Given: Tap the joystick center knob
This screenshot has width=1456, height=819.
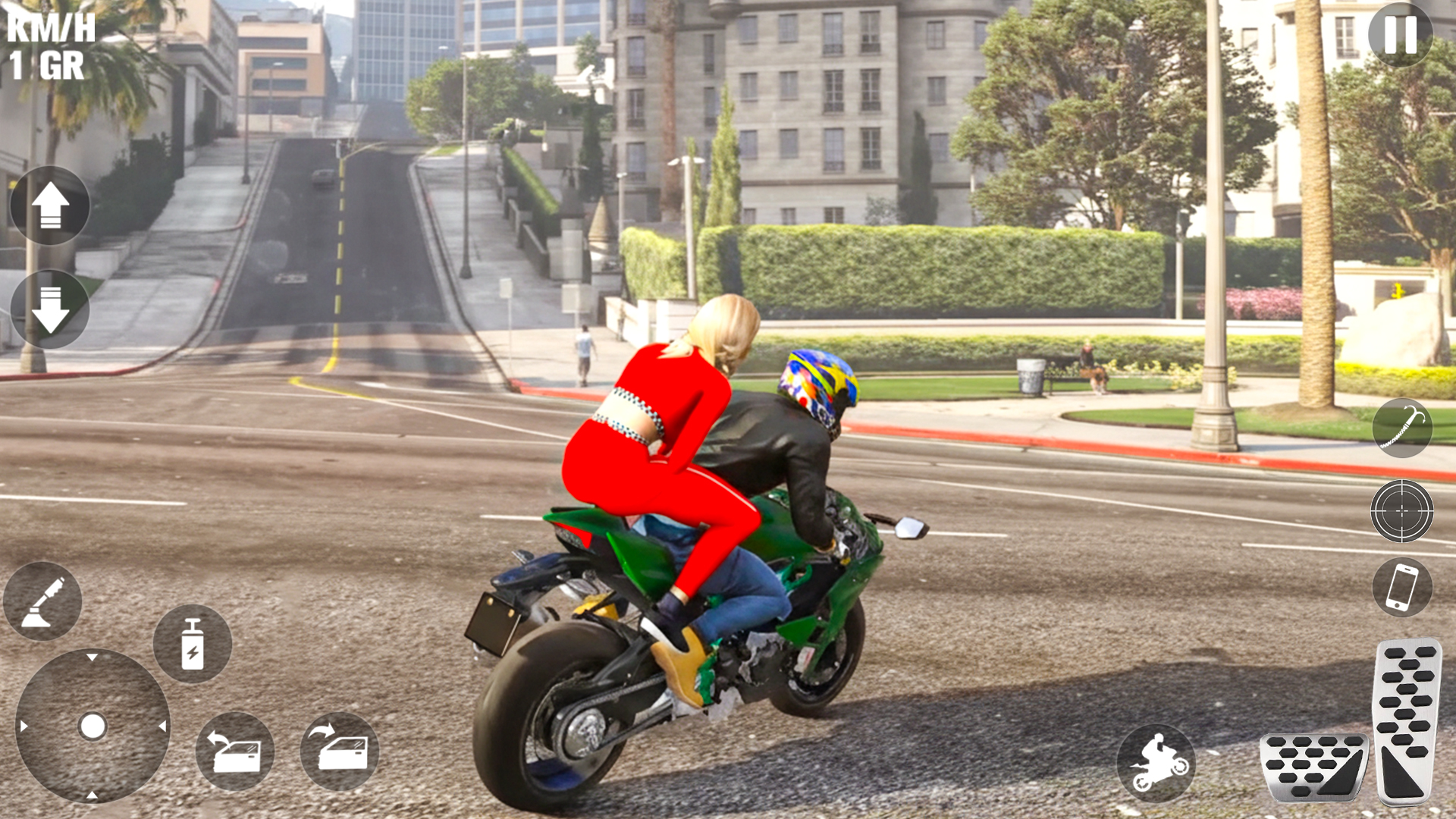Looking at the screenshot, I should point(93,726).
